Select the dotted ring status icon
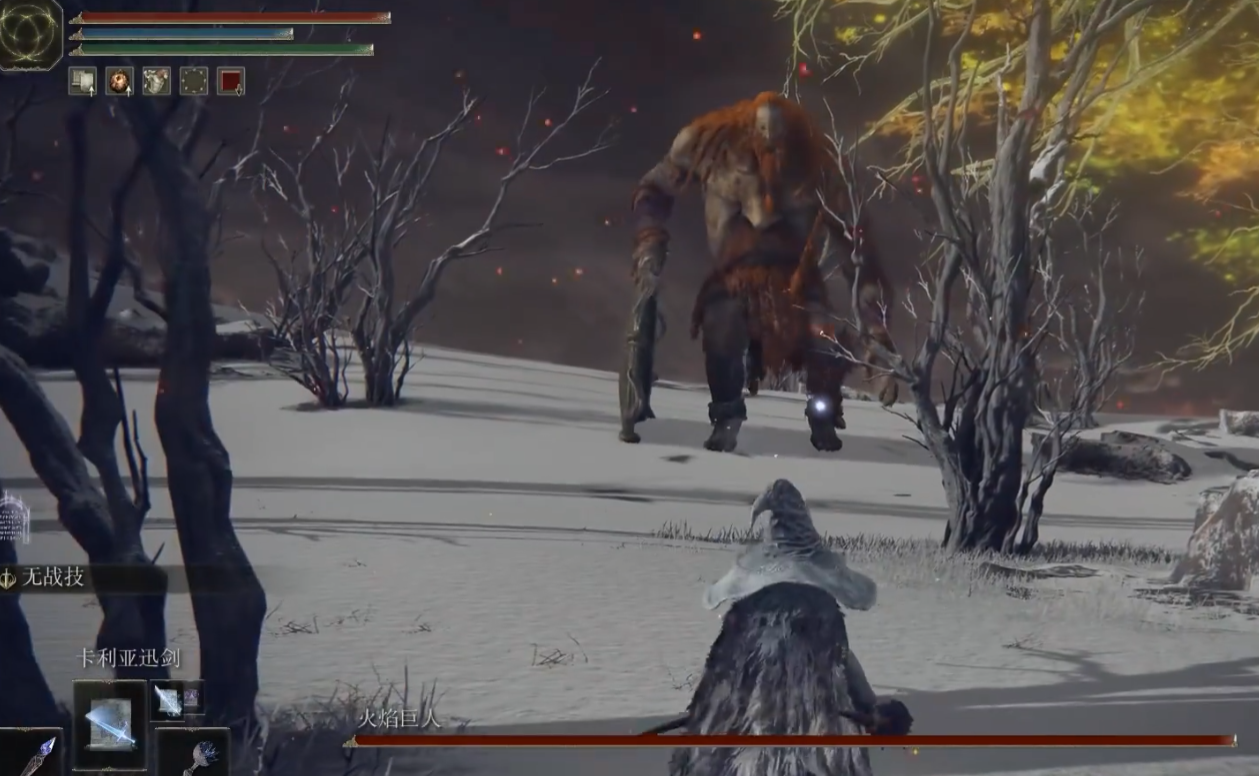This screenshot has width=1259, height=776. pyautogui.click(x=194, y=81)
